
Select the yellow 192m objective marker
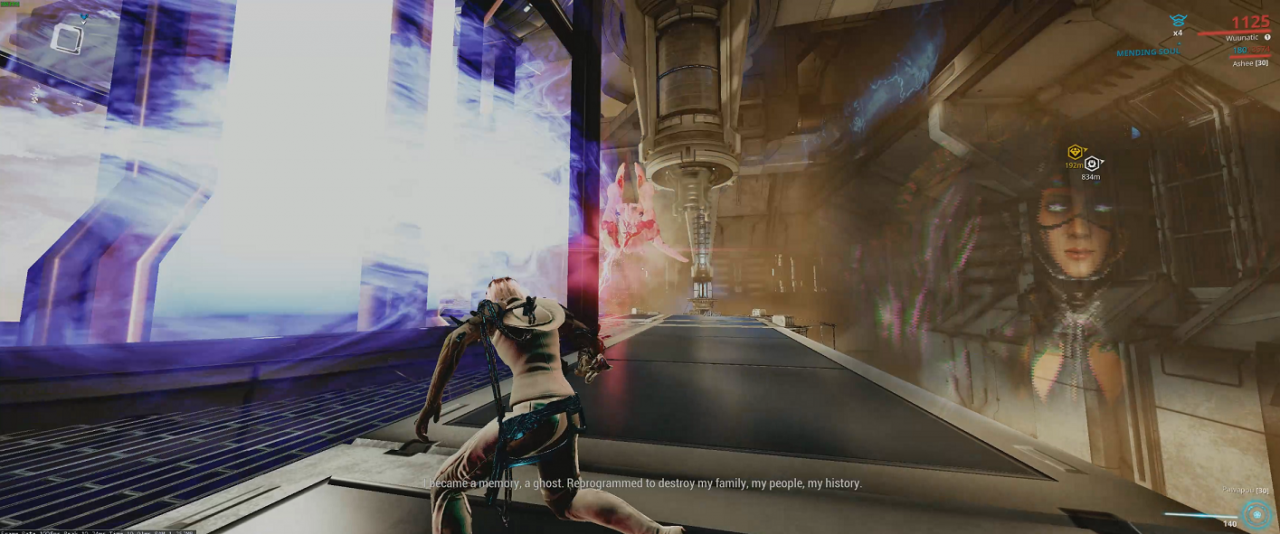tap(1076, 152)
